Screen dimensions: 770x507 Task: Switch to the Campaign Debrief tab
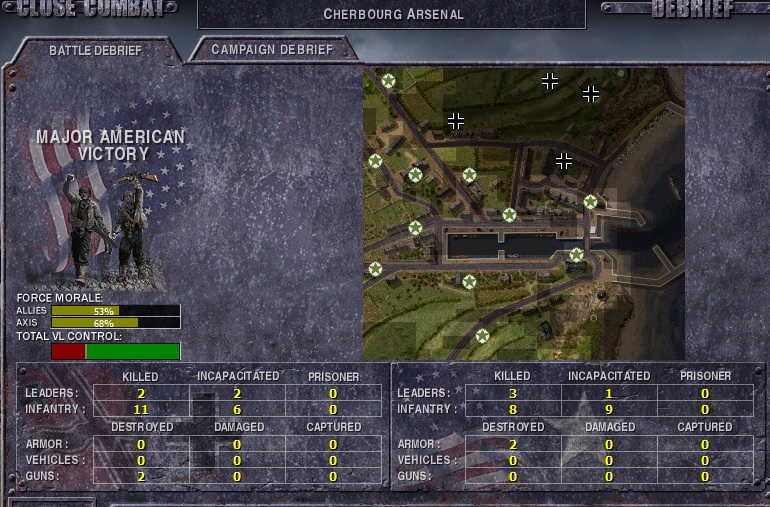(272, 49)
